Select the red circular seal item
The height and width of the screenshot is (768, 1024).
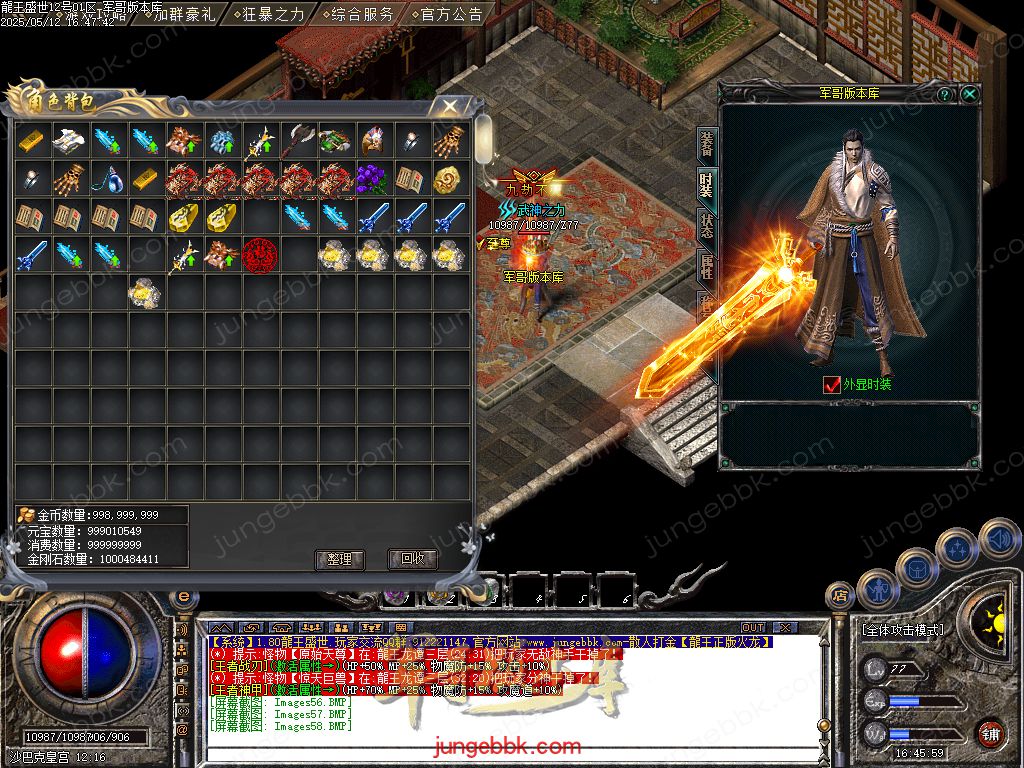(260, 255)
